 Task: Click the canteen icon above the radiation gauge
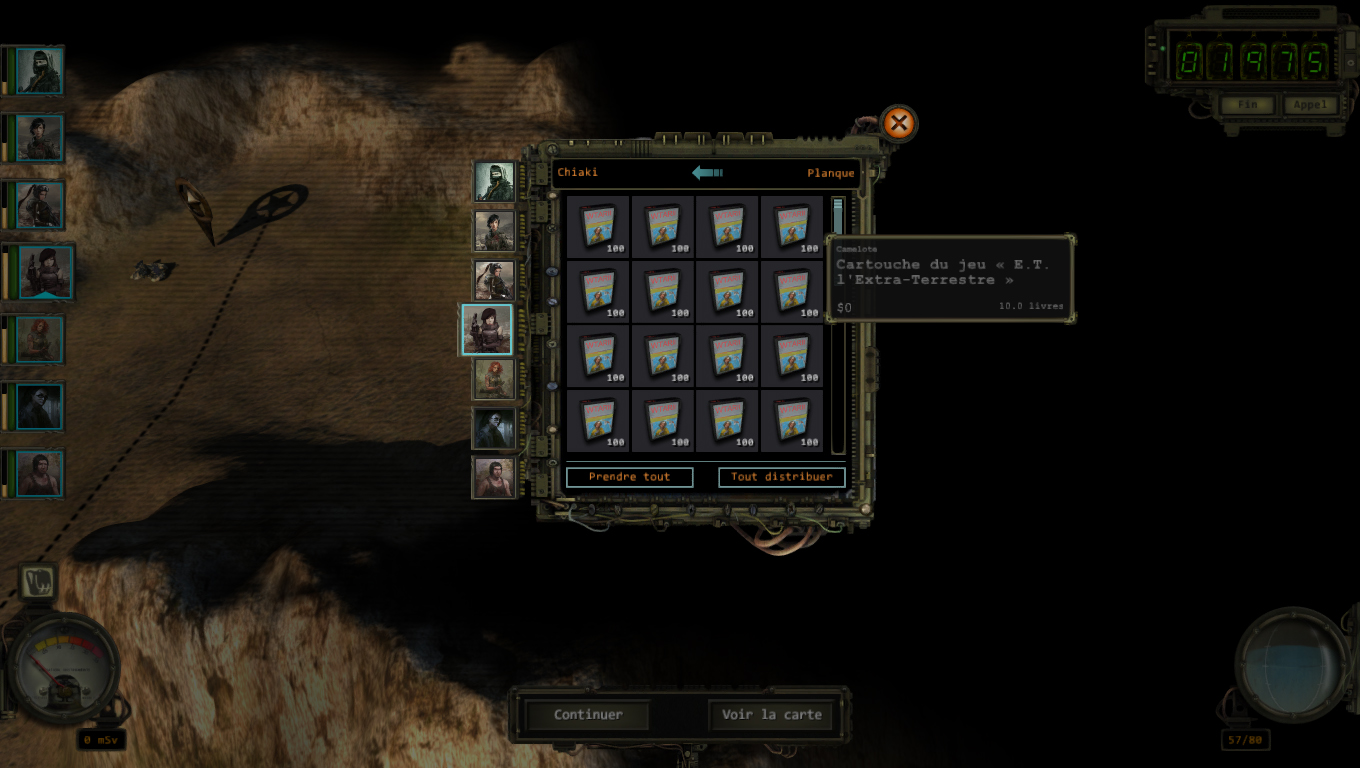[x=38, y=582]
